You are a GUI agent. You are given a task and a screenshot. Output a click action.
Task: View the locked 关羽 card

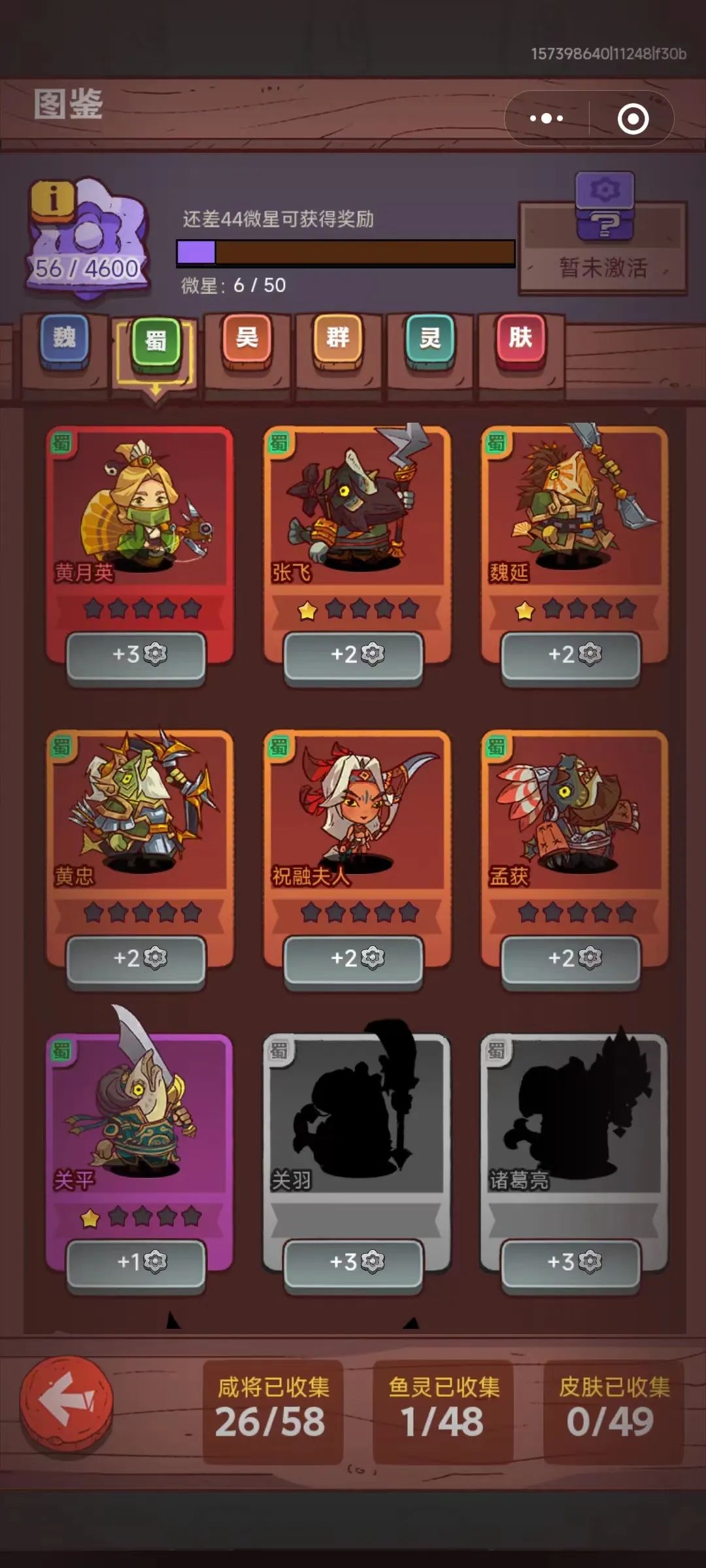click(357, 1117)
